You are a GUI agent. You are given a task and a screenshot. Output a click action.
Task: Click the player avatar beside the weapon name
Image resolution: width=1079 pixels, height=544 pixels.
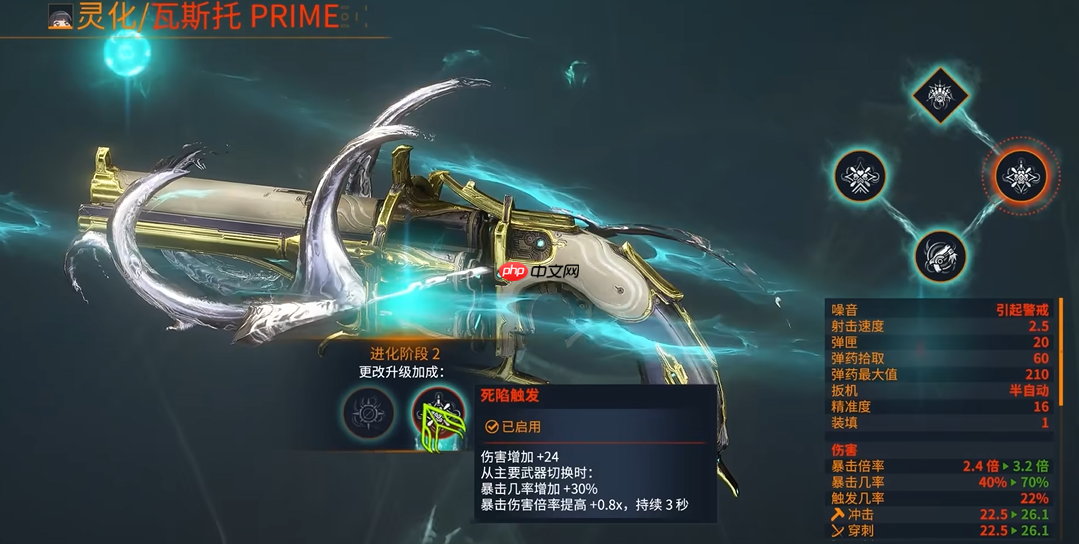[61, 17]
